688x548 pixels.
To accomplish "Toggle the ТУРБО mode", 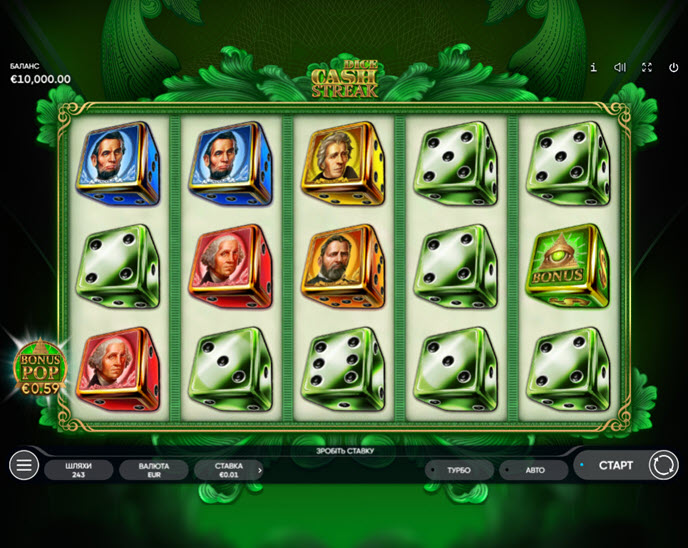I will (x=459, y=469).
